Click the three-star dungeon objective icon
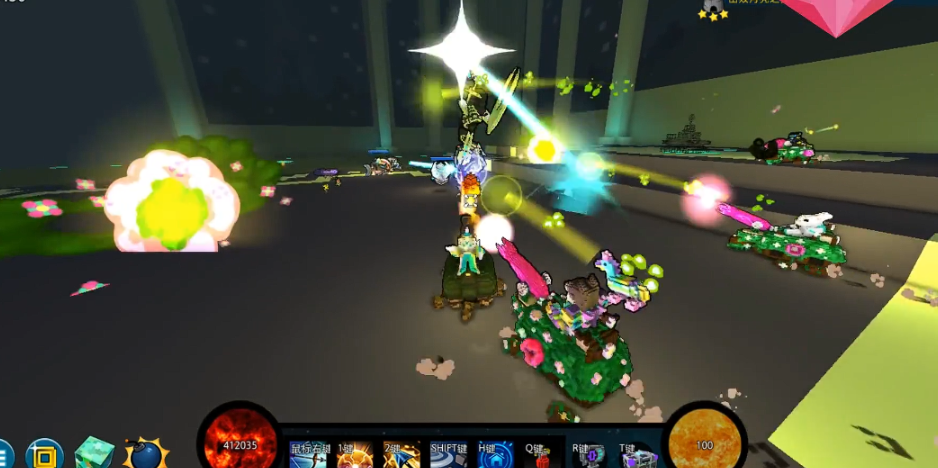938x468 pixels. point(713,9)
